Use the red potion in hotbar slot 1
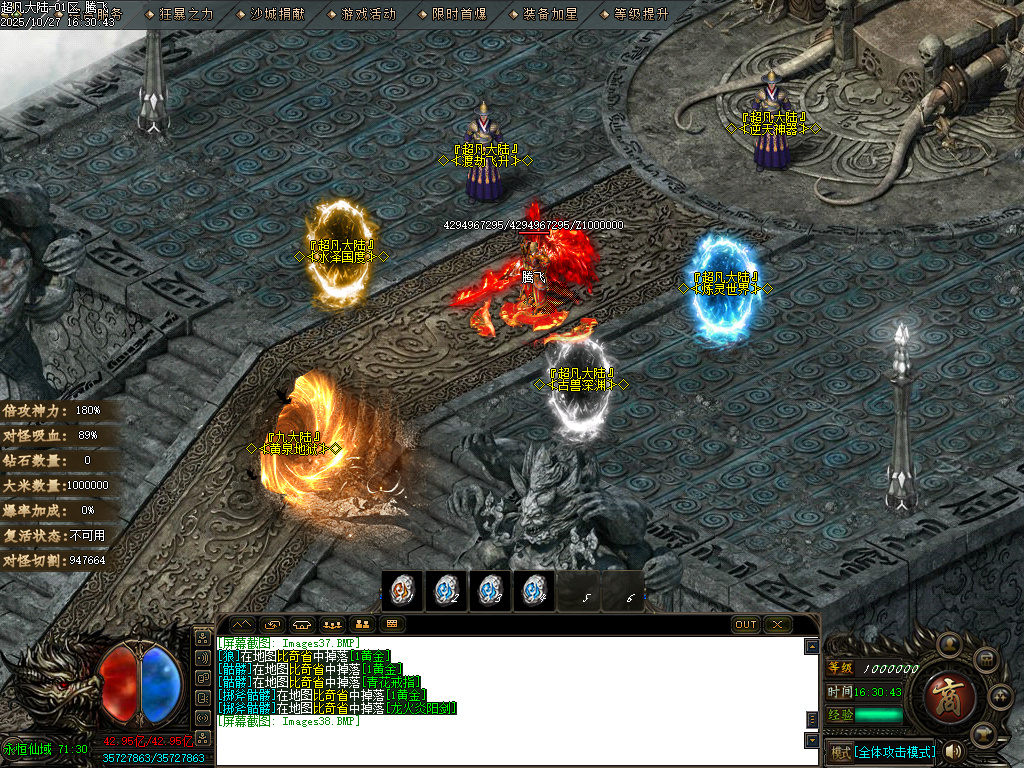This screenshot has height=768, width=1024. point(403,591)
